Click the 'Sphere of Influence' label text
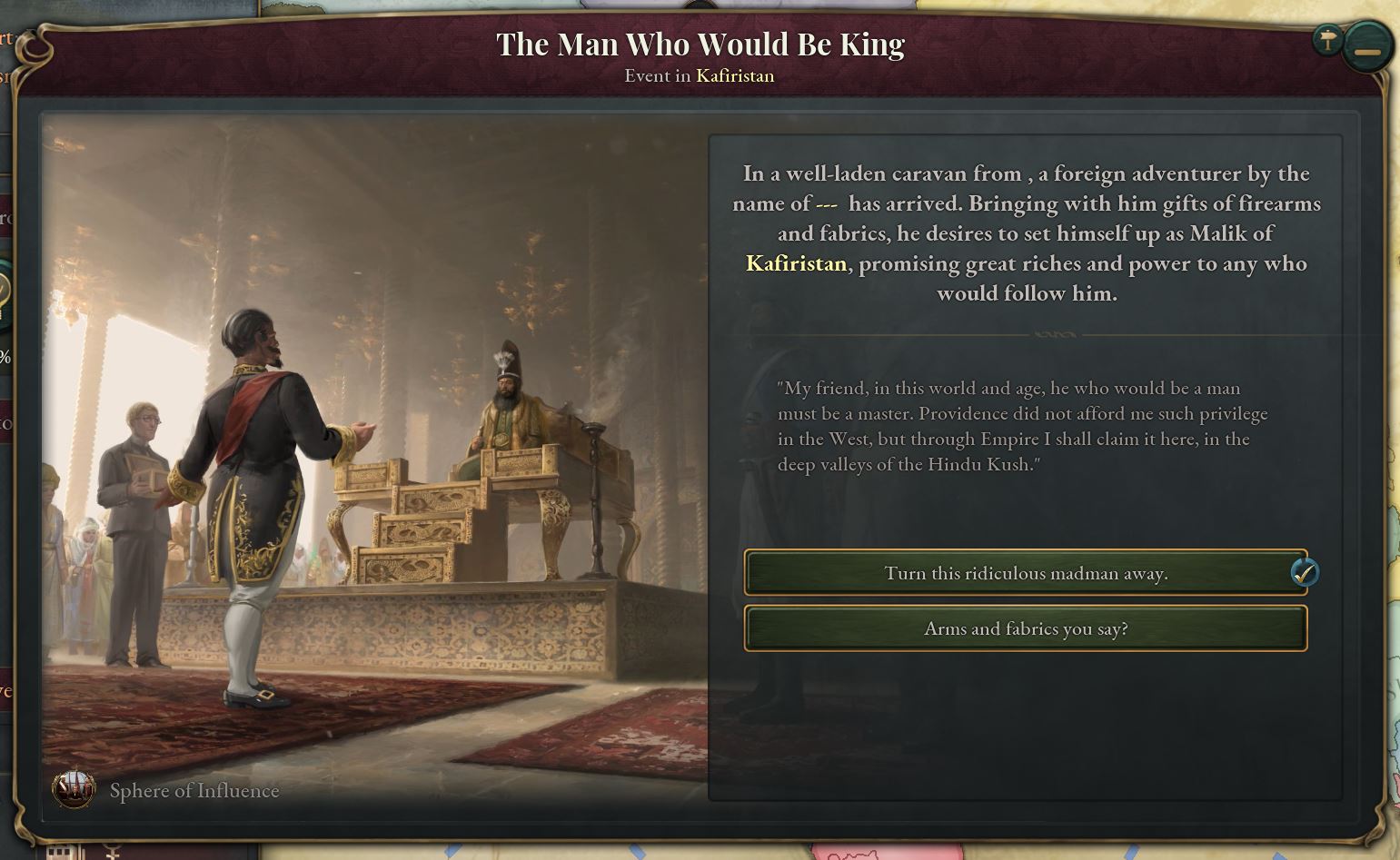This screenshot has height=860, width=1400. 194,791
